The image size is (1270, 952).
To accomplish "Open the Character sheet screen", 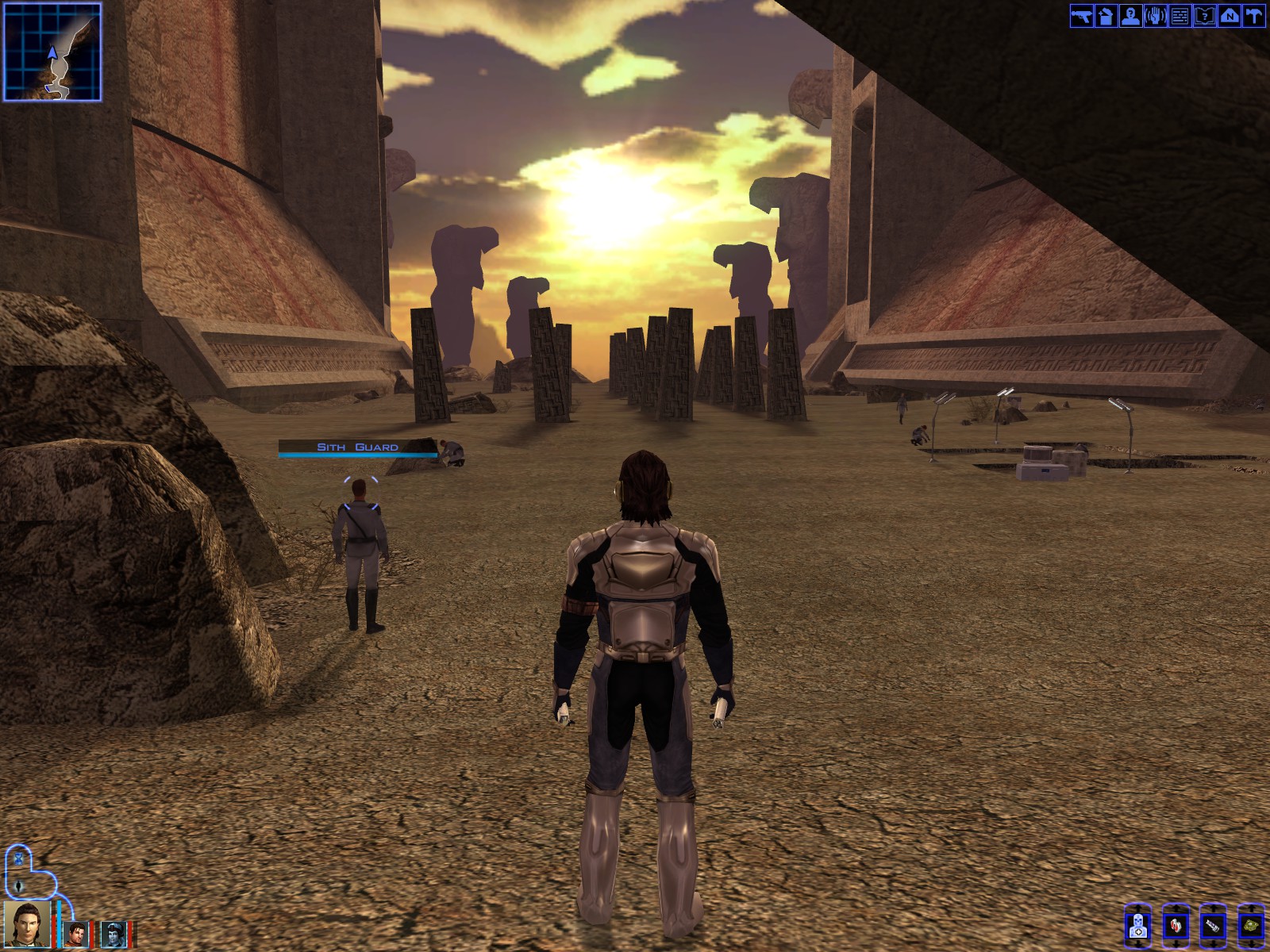I will [1130, 15].
